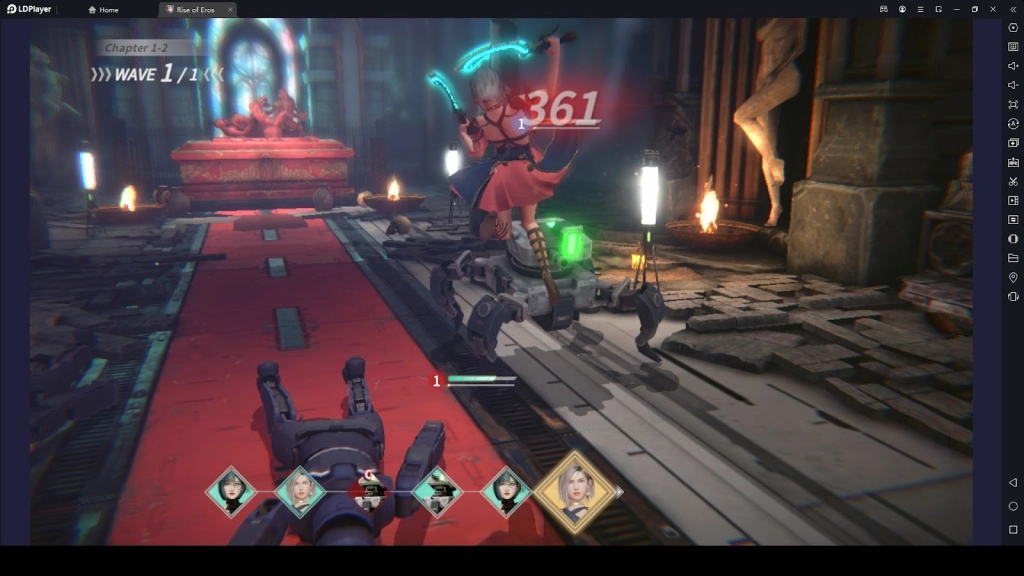The width and height of the screenshot is (1024, 576).
Task: Select the small teal-framed blonde turn portrait
Action: tap(300, 491)
